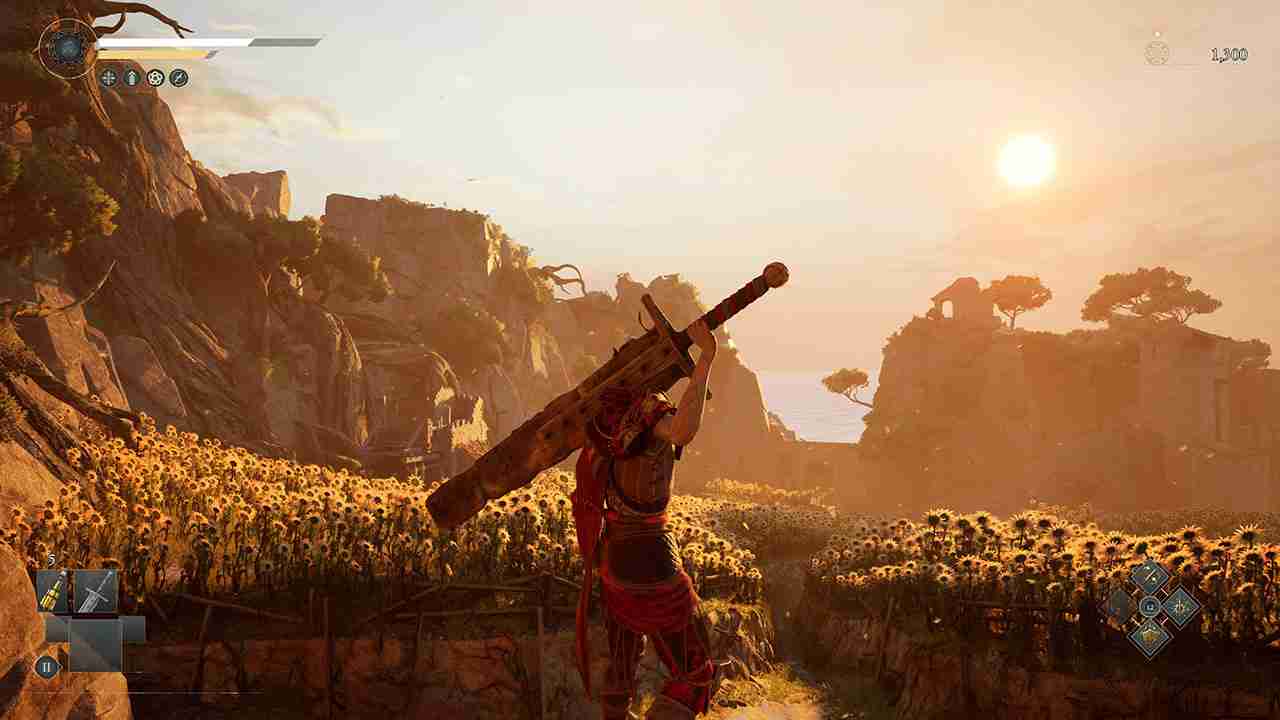
Task: Select the potion flask quick slot
Action: tap(51, 590)
